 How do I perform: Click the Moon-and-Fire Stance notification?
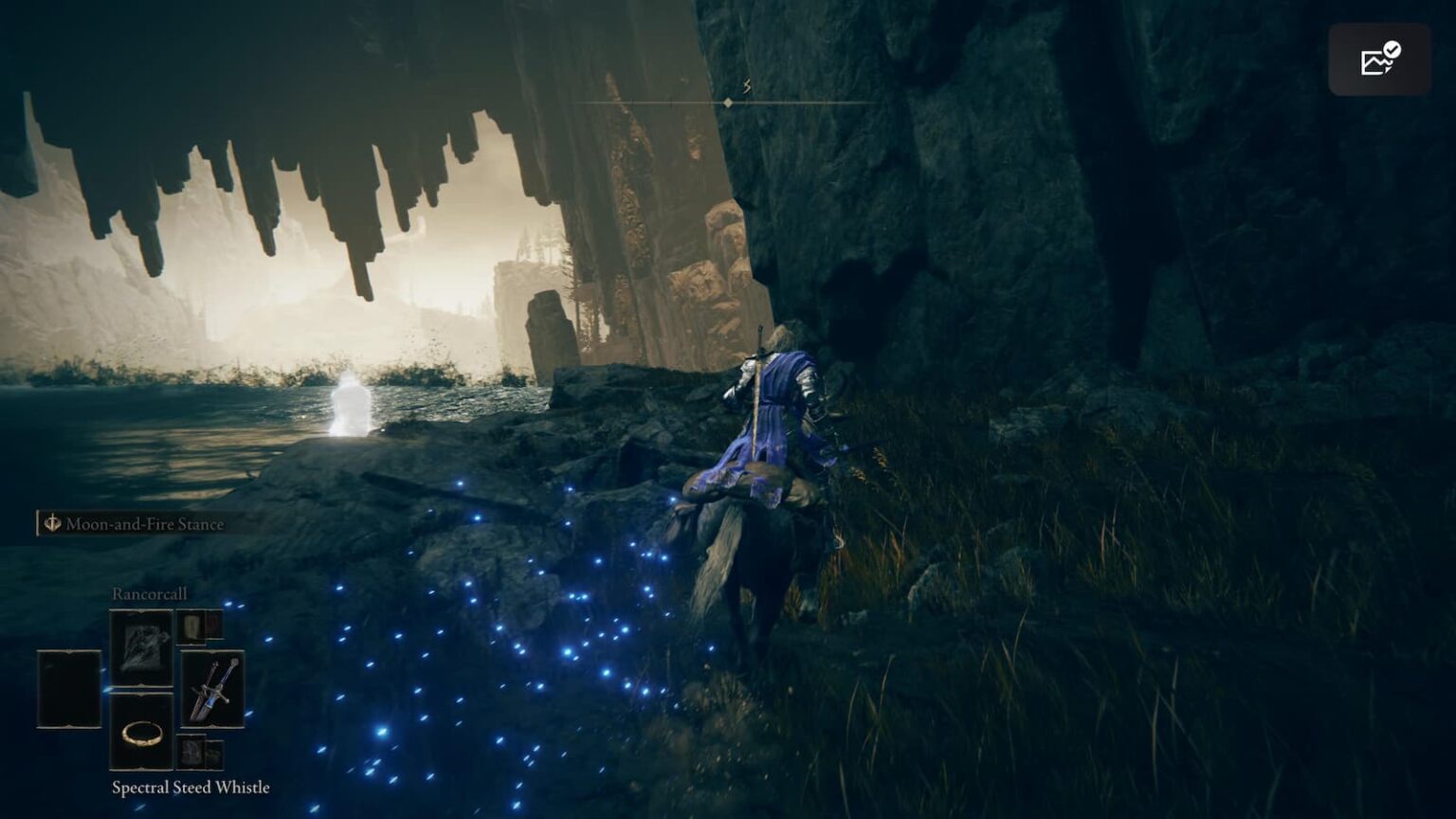point(142,522)
